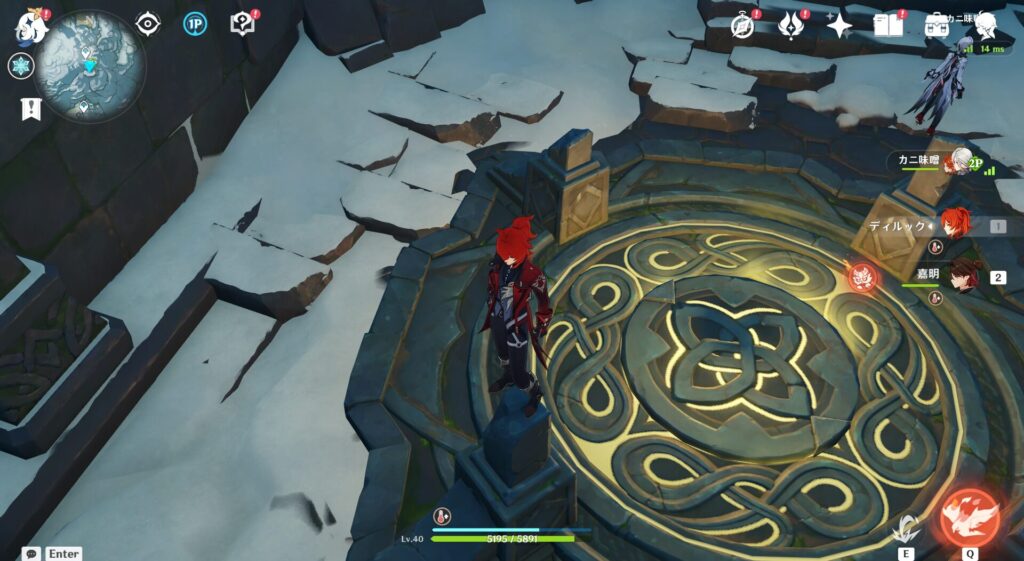Open the events compass icon
1024x561 pixels.
pos(742,26)
